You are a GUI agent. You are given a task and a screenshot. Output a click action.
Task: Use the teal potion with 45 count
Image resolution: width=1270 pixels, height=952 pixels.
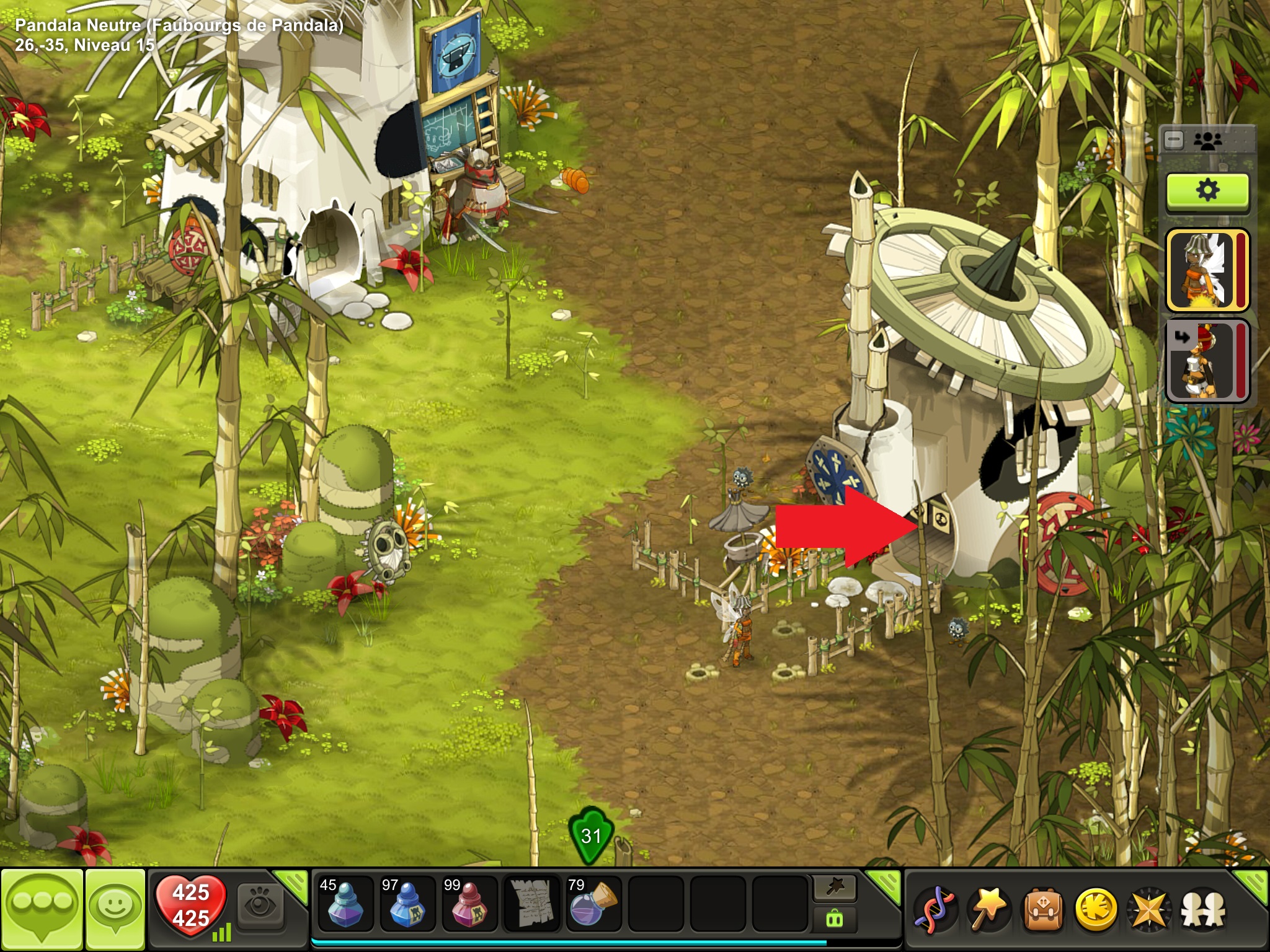pos(345,904)
